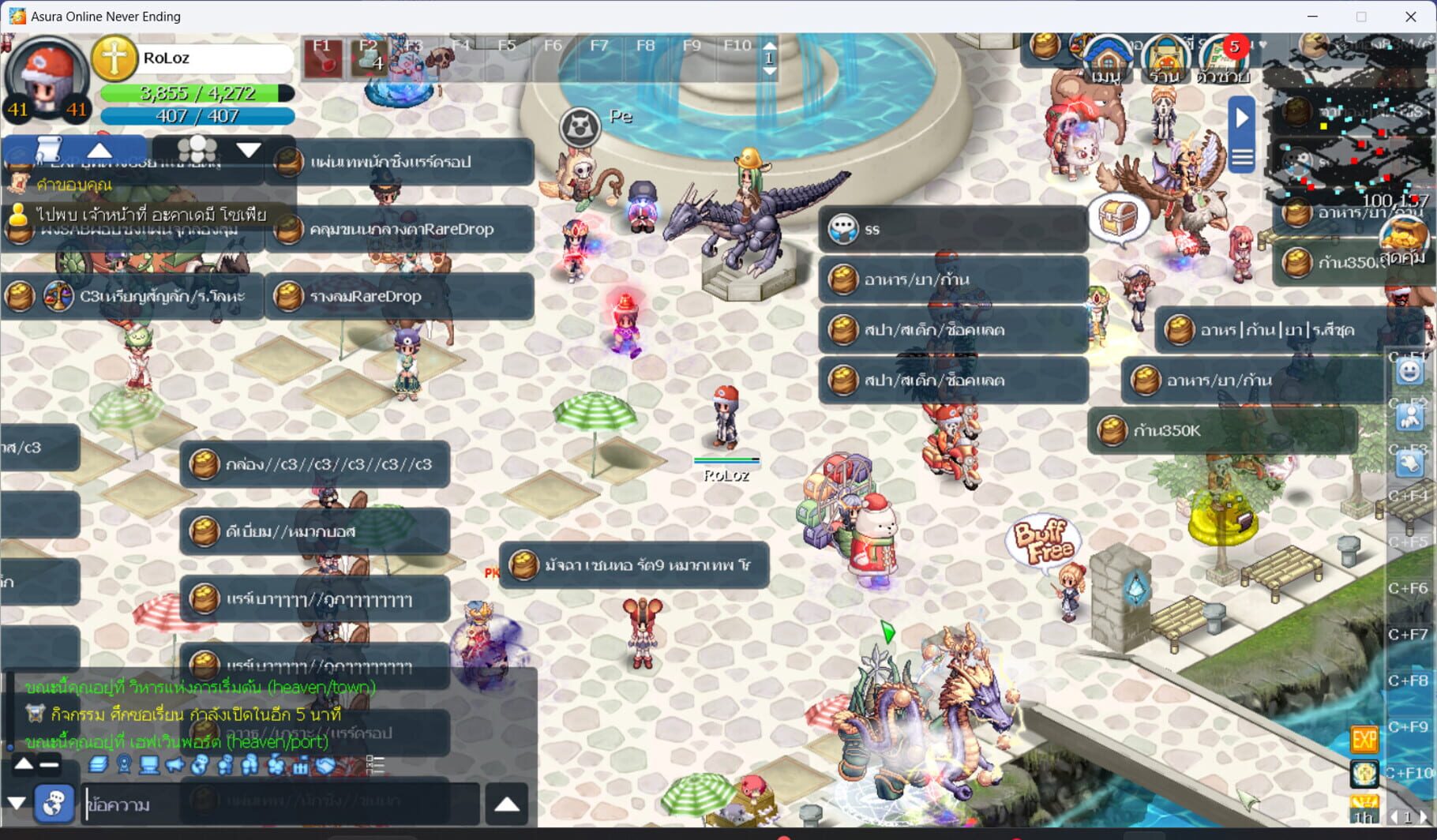The image size is (1437, 840).
Task: Collapse the quest panel via its down arrow
Action: 249,148
